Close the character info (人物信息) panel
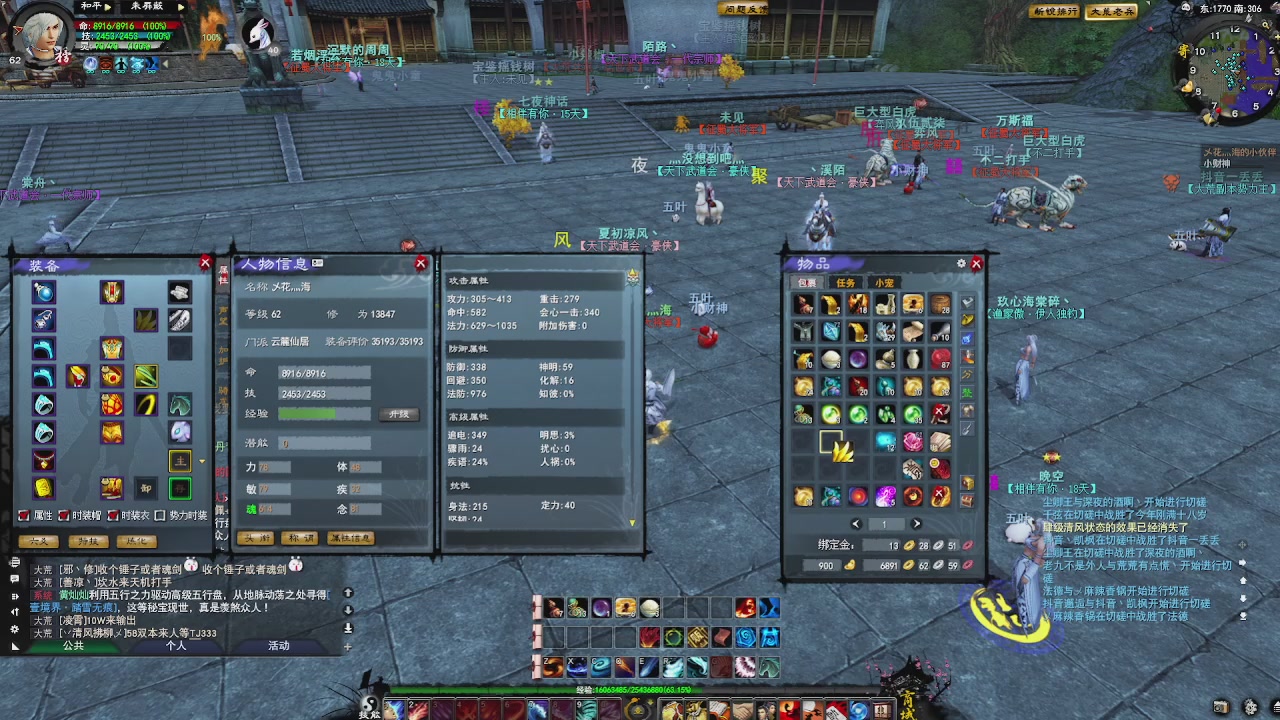Viewport: 1280px width, 720px height. click(x=421, y=263)
